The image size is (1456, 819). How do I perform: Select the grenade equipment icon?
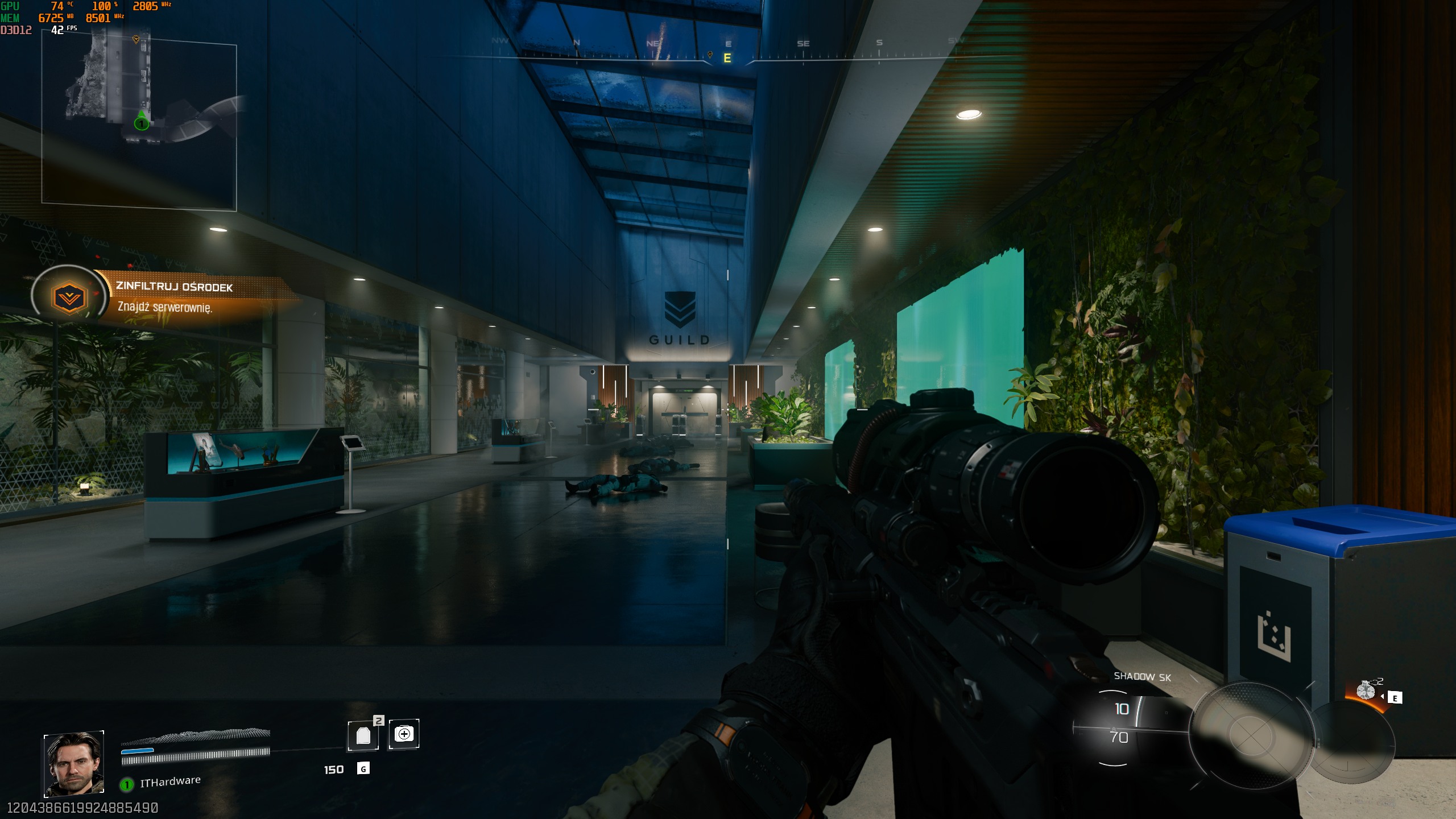pyautogui.click(x=1366, y=690)
